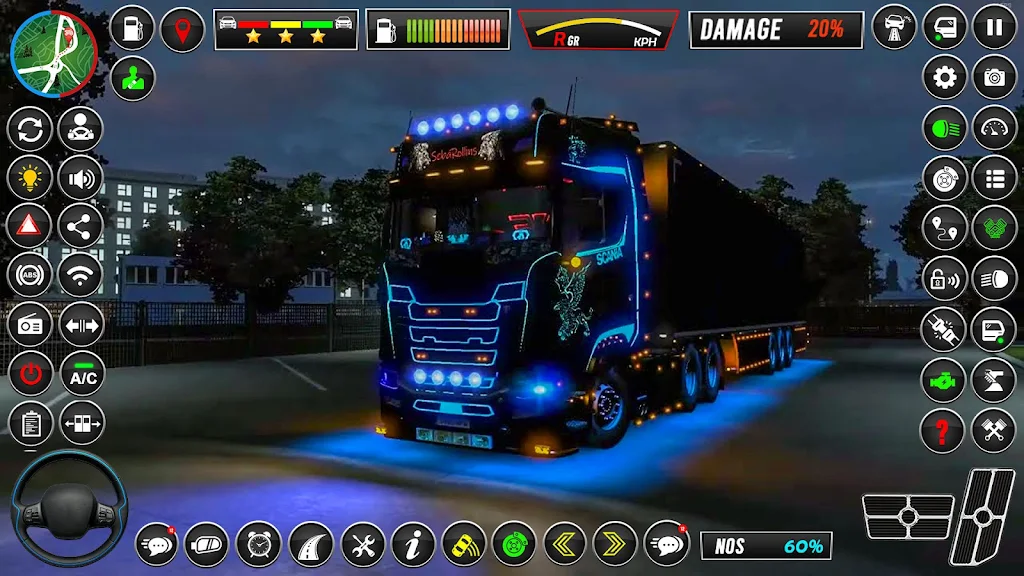
Task: Activate the left turn chevron indicator
Action: 566,544
